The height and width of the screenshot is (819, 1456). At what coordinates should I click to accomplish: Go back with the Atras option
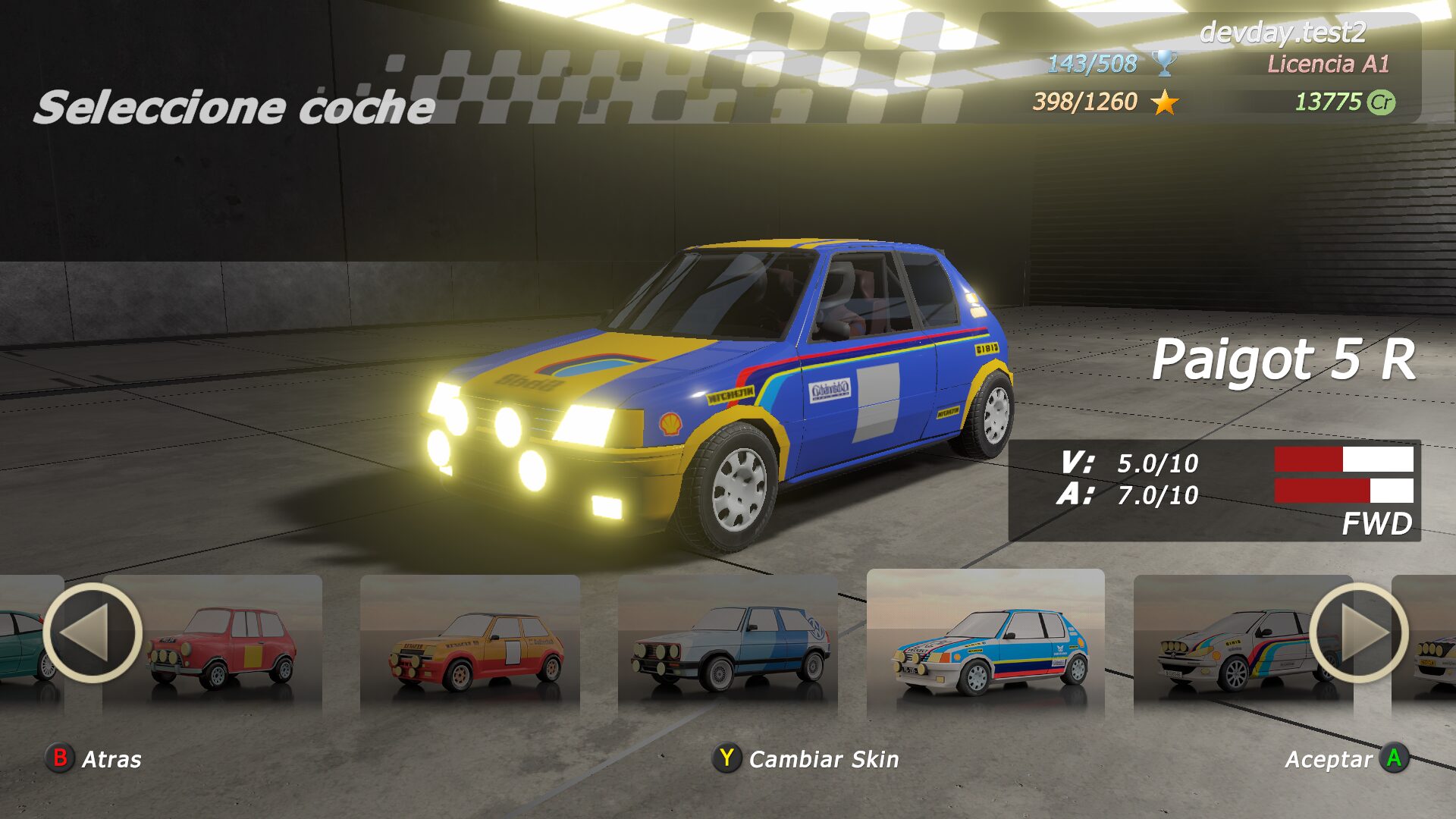pos(95,758)
